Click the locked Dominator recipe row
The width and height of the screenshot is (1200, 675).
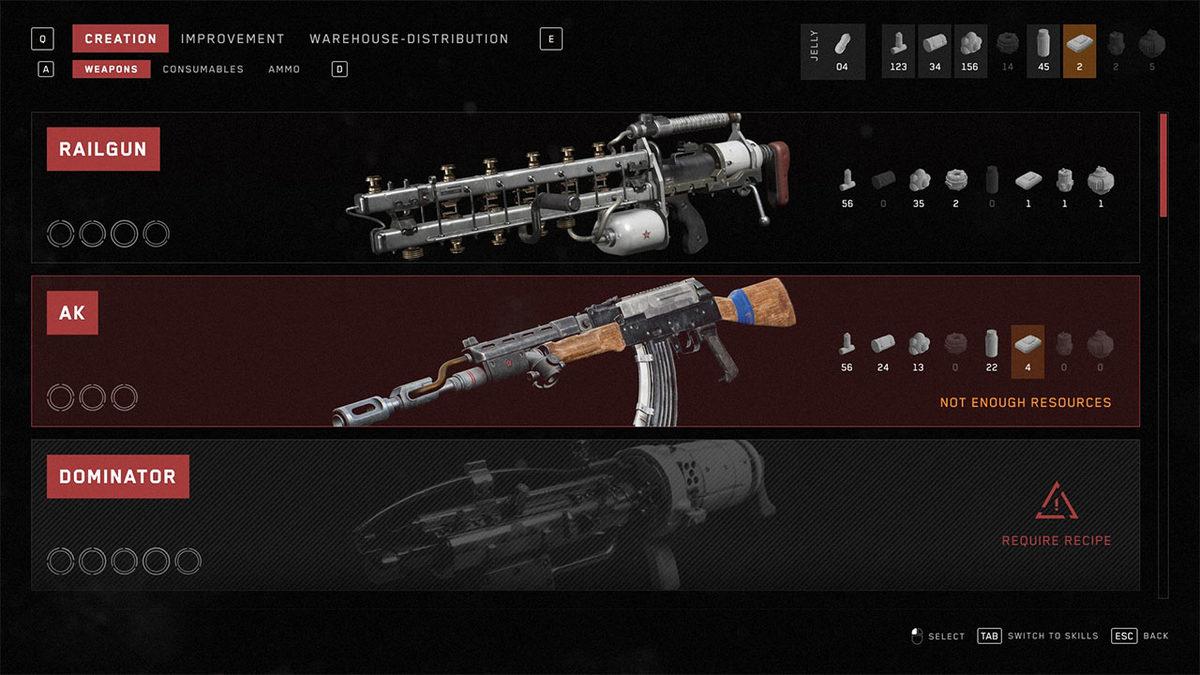[585, 514]
